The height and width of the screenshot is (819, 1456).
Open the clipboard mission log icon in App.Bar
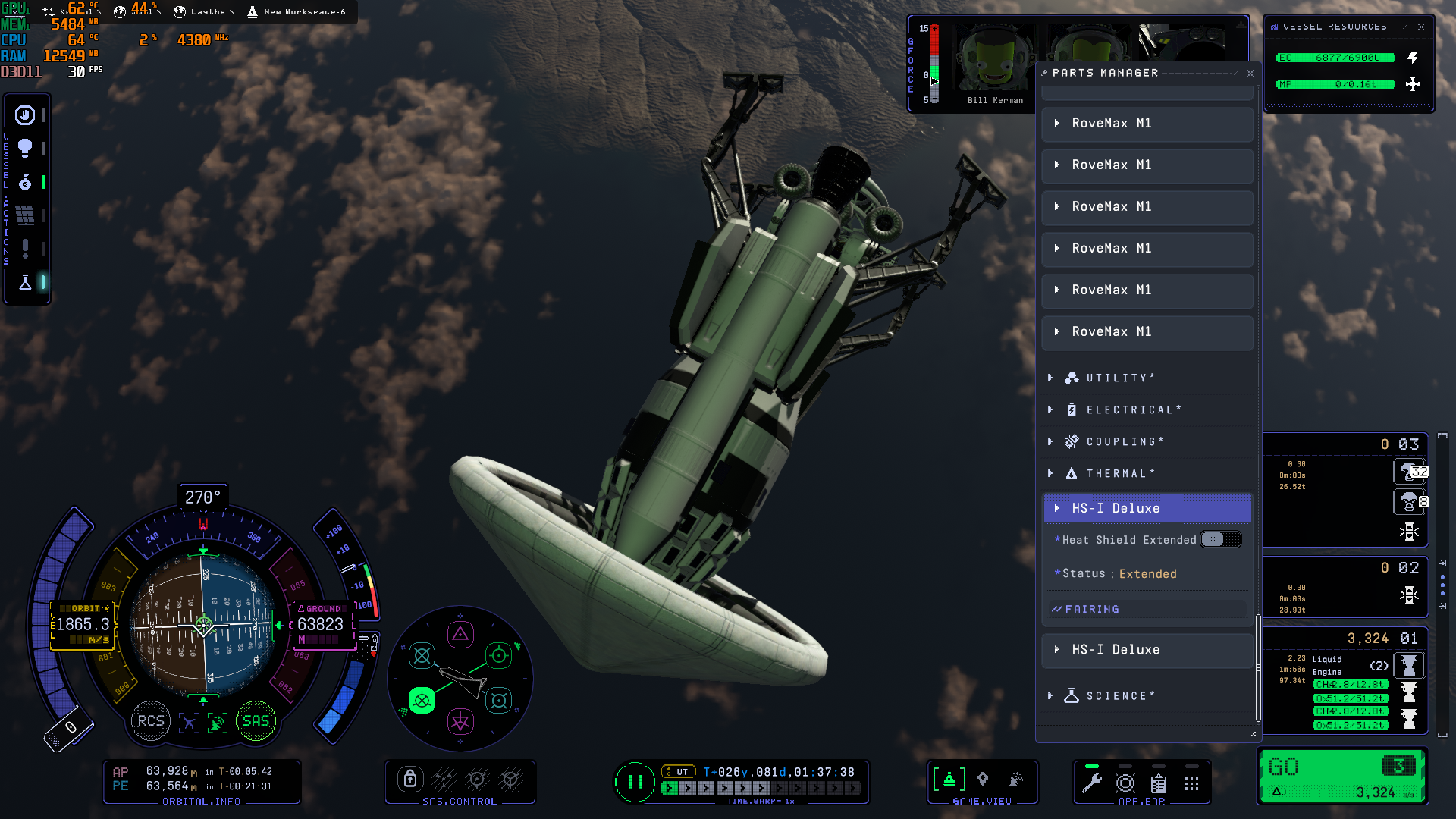(x=1159, y=784)
